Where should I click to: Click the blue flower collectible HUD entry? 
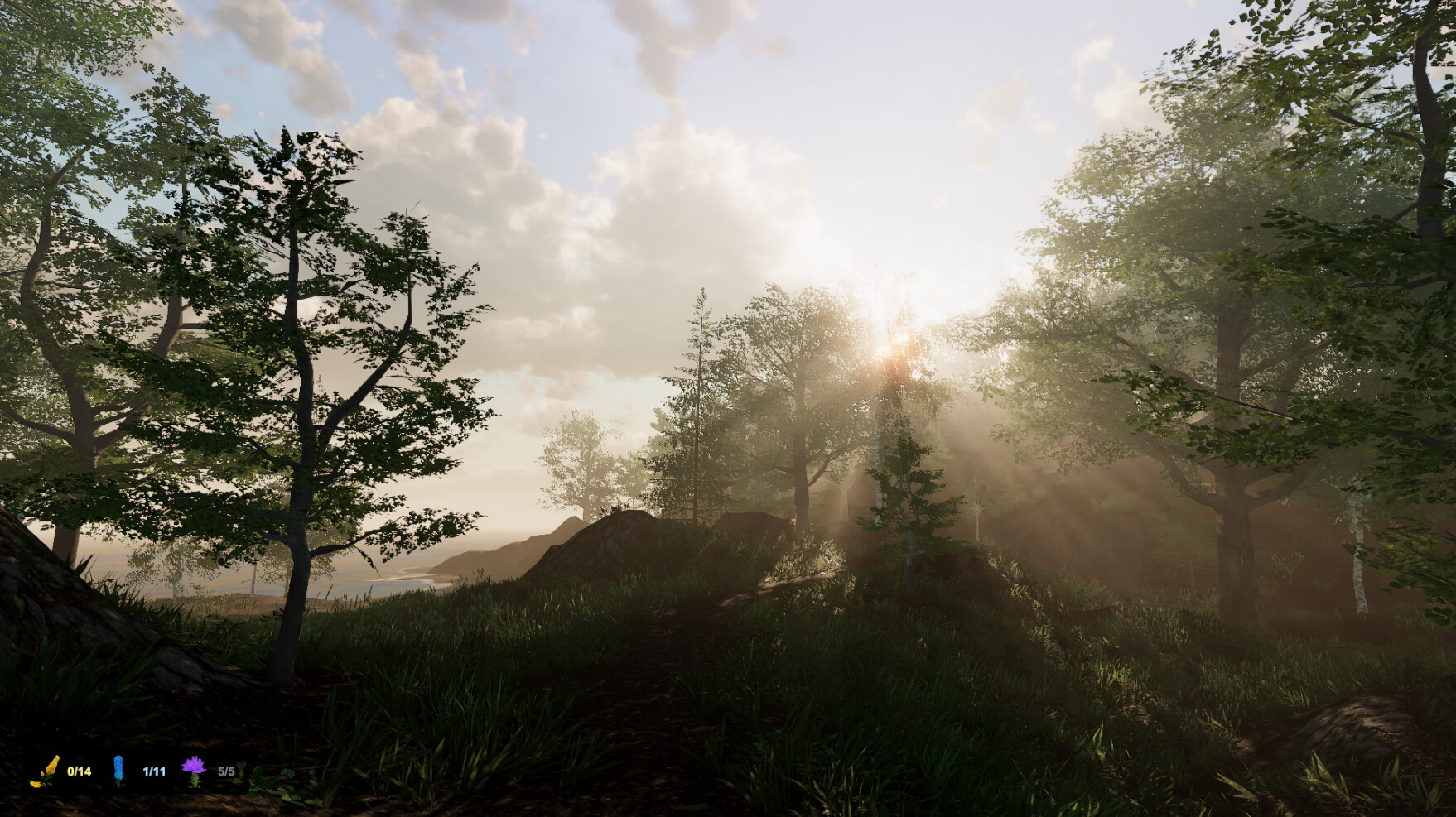coord(137,770)
